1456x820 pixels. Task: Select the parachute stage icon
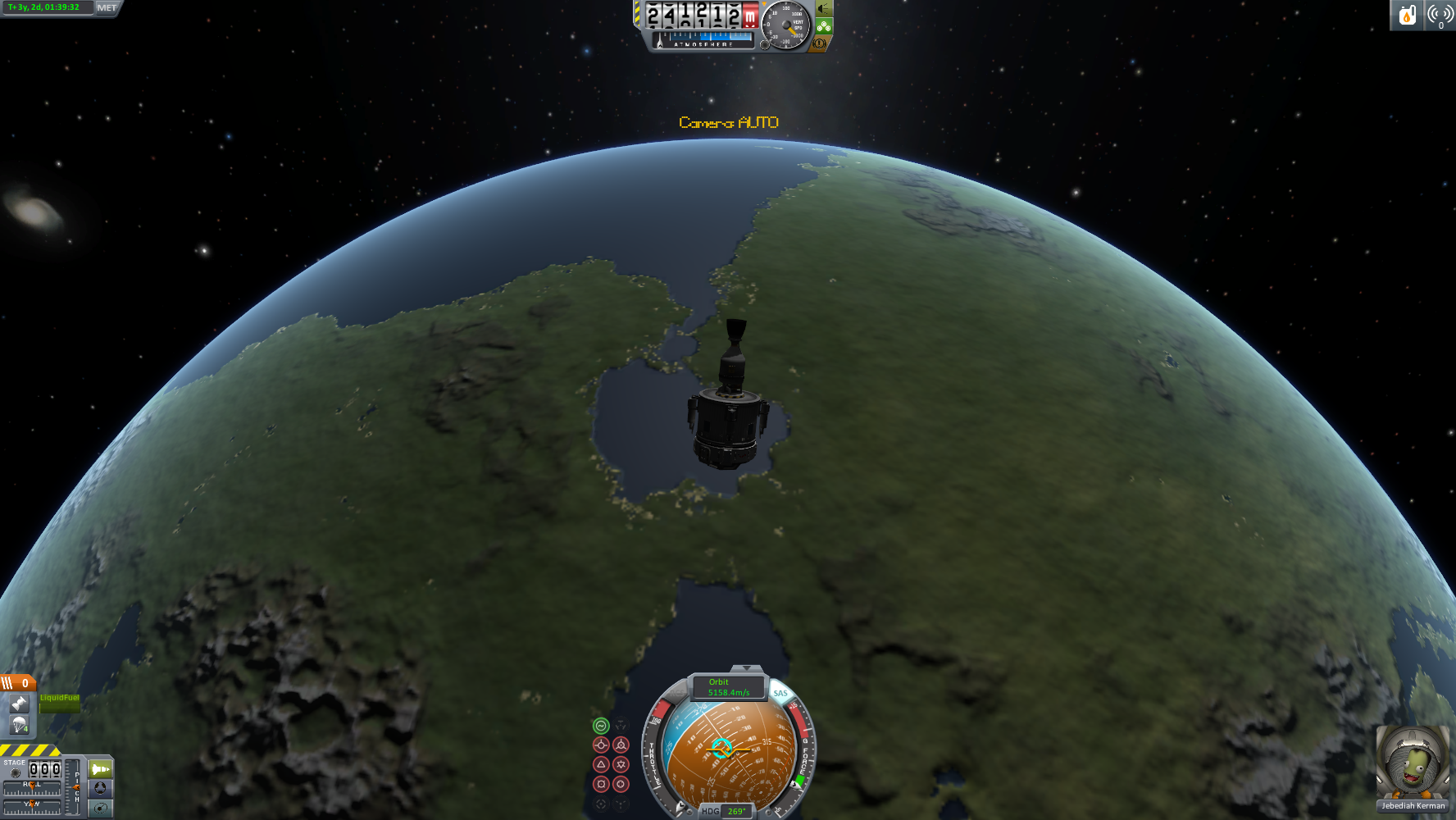(19, 725)
